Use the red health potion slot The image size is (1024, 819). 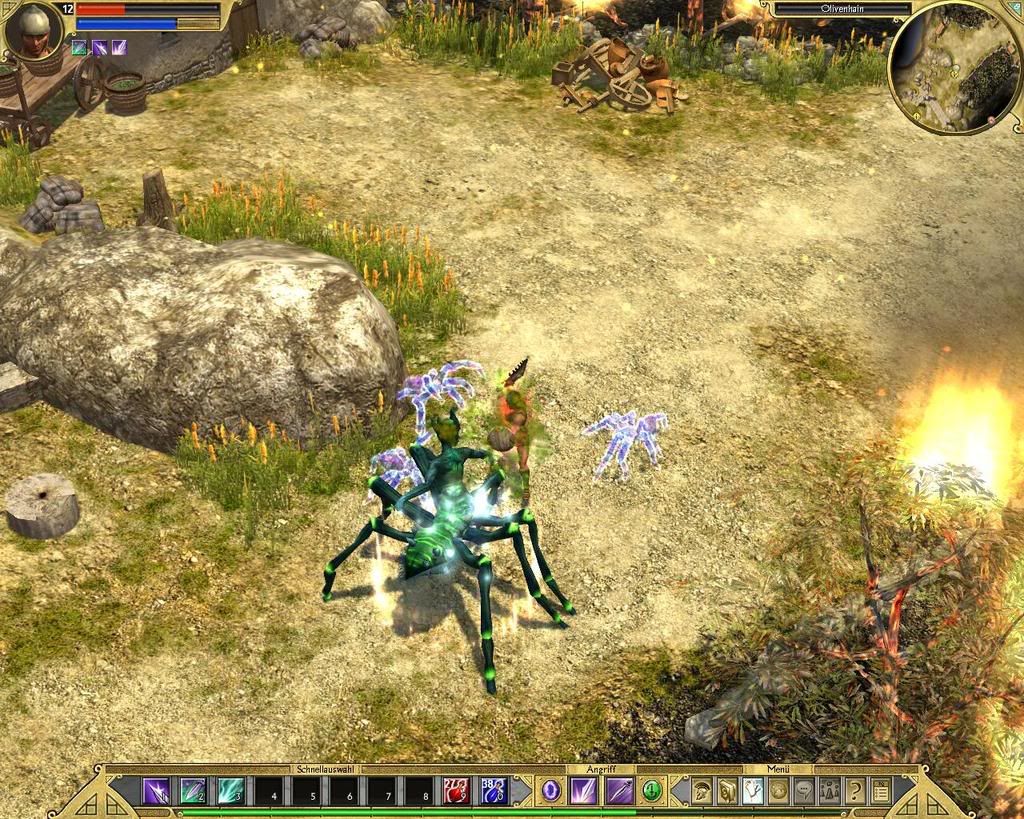(457, 791)
